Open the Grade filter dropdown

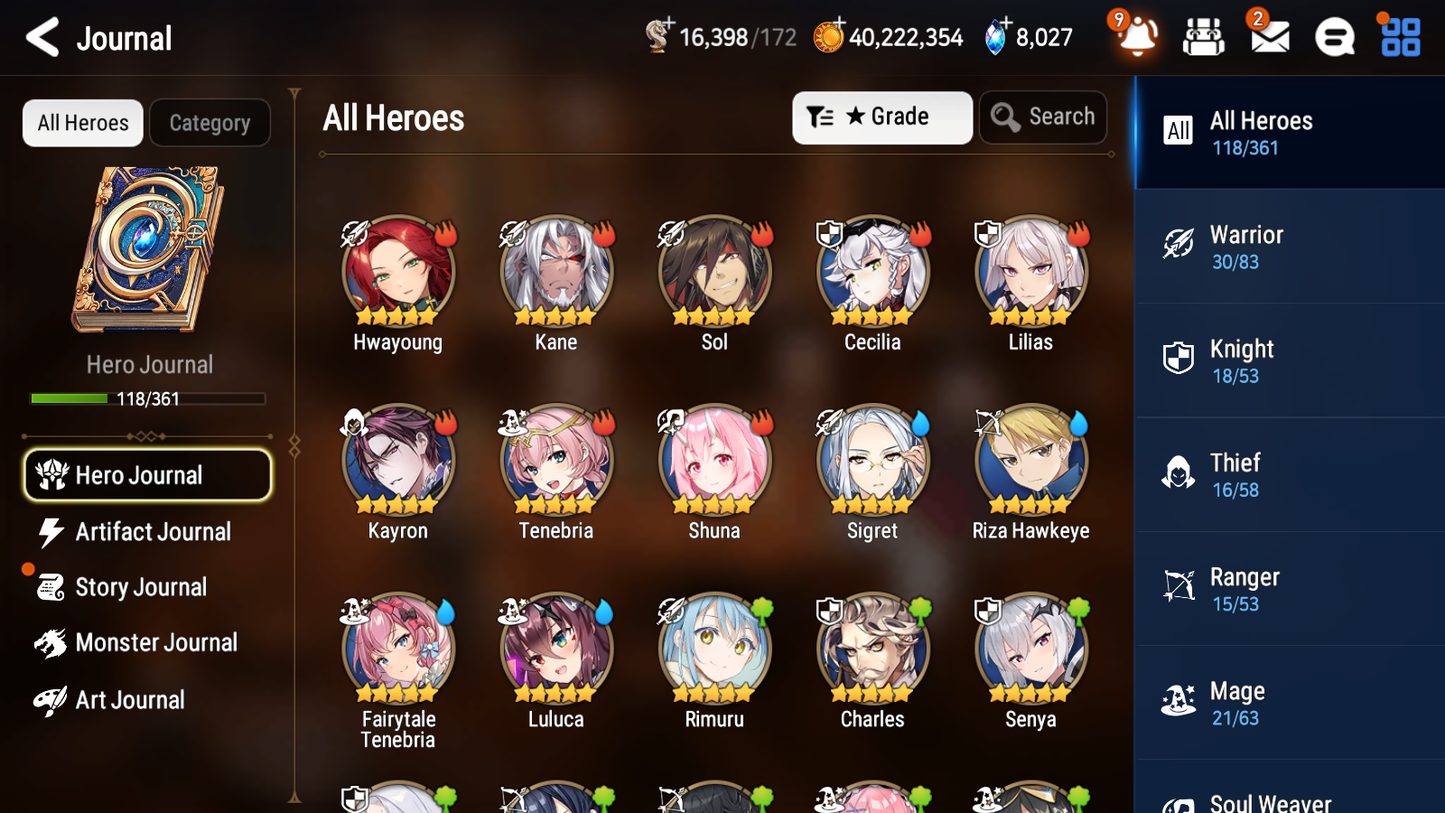tap(881, 117)
